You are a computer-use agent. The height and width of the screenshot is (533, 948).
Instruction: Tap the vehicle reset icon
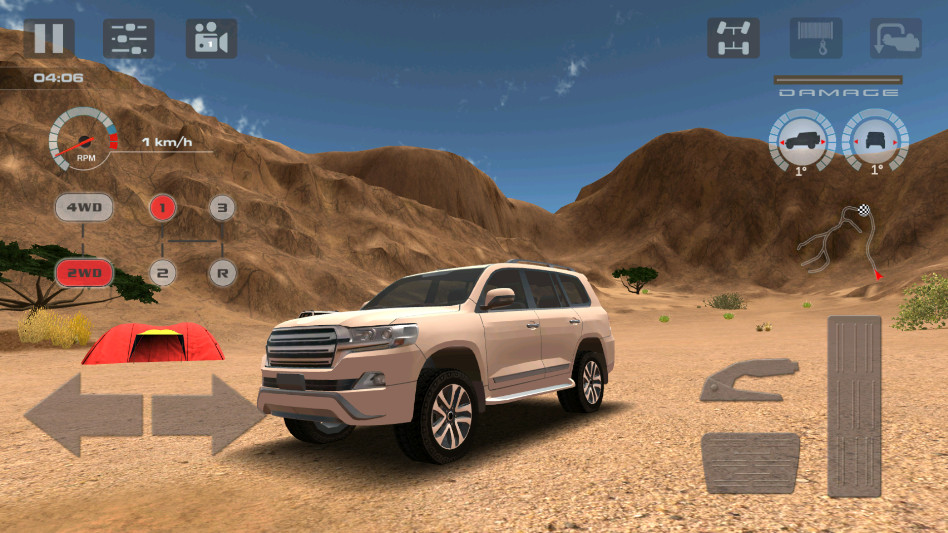[x=895, y=38]
